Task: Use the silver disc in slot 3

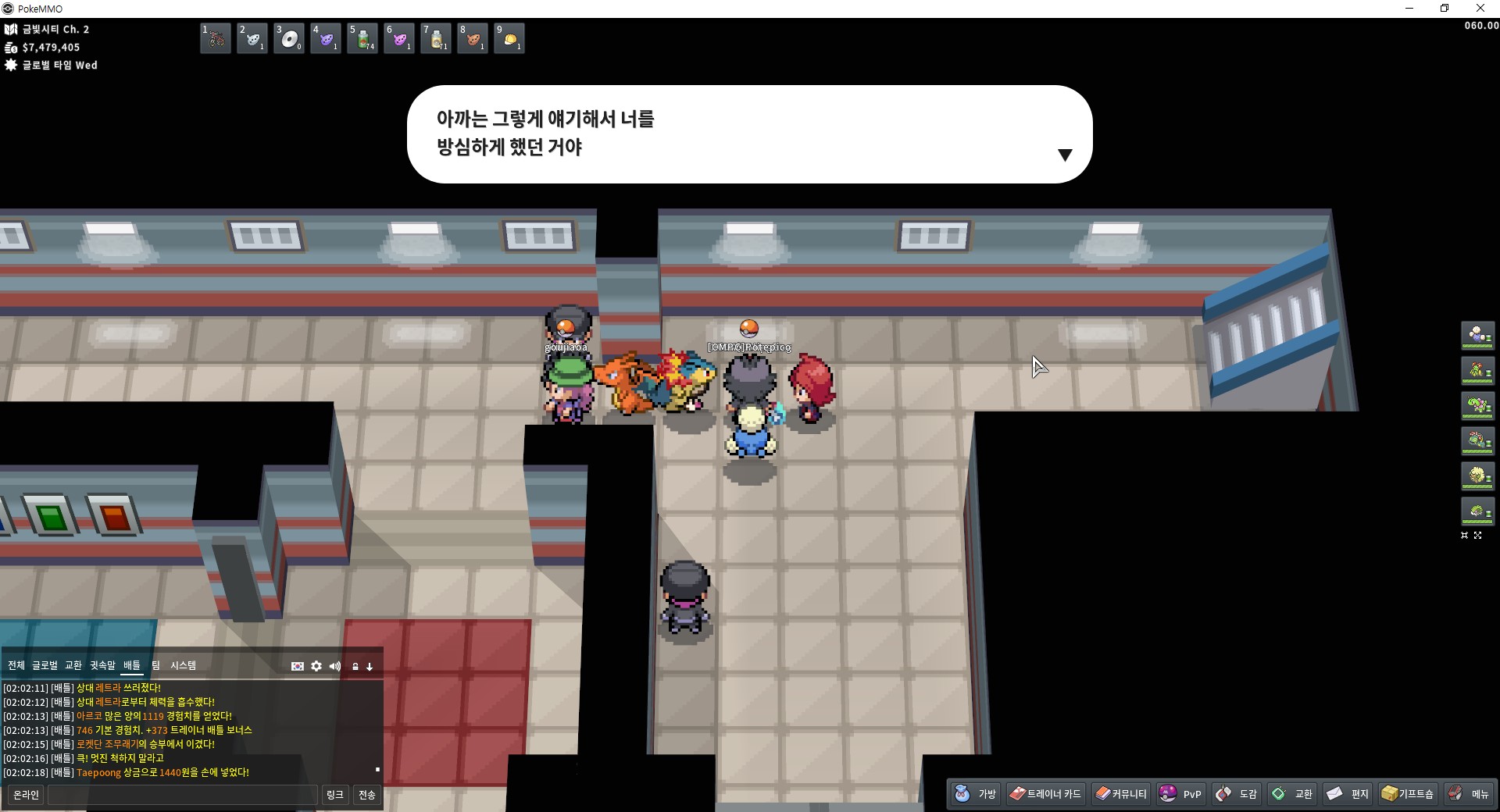Action: tap(289, 38)
